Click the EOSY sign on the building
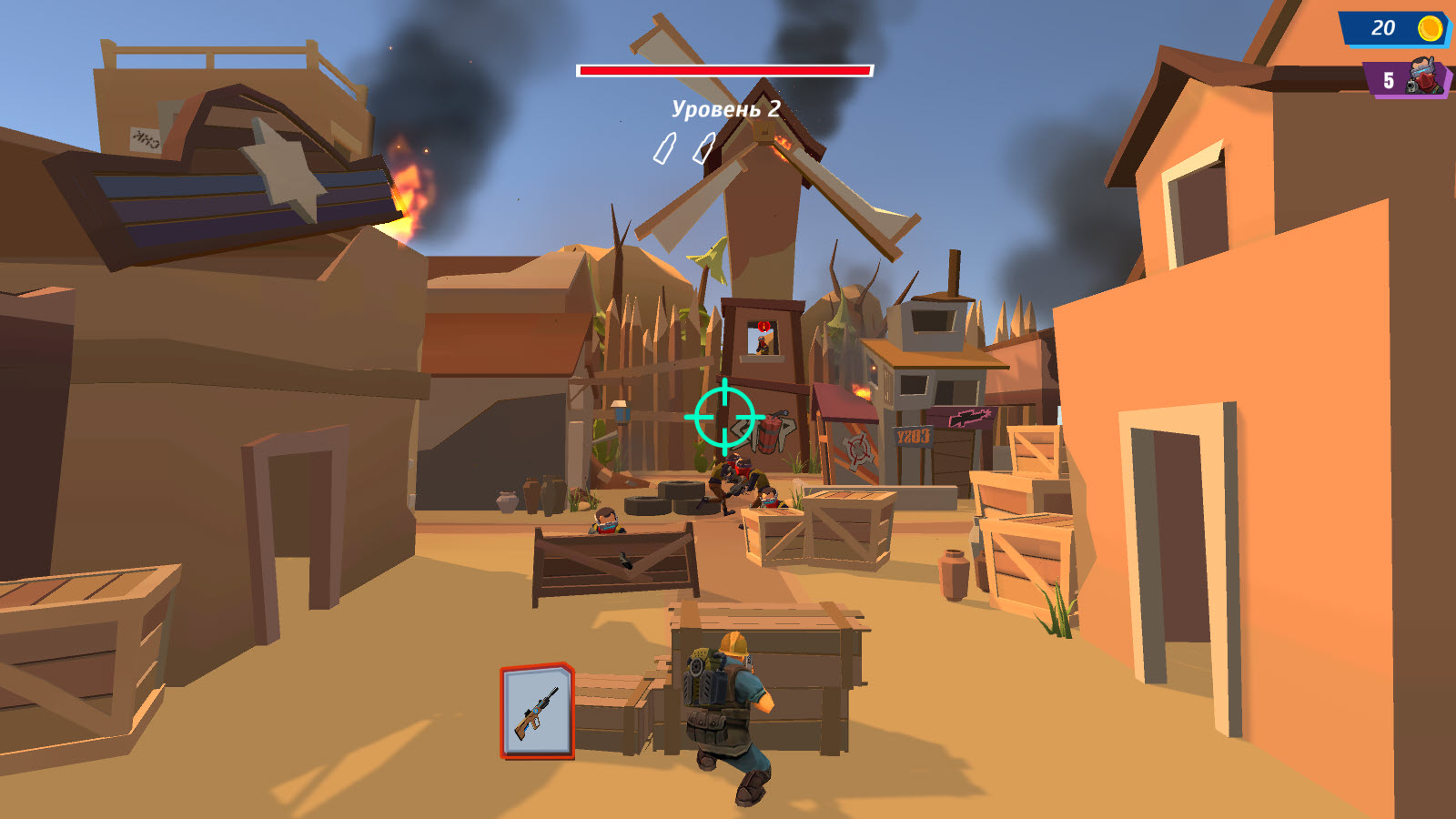The width and height of the screenshot is (1456, 819). coord(915,437)
